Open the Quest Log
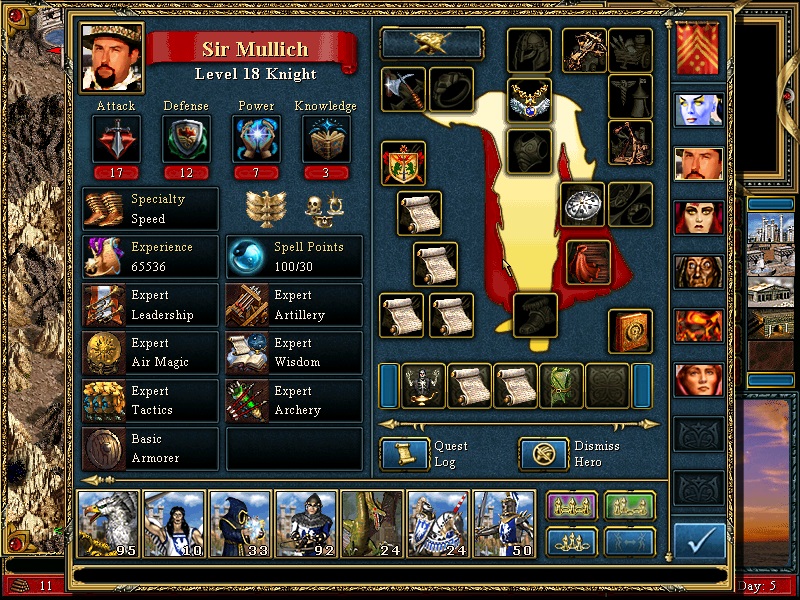Image resolution: width=800 pixels, height=600 pixels. [x=405, y=455]
